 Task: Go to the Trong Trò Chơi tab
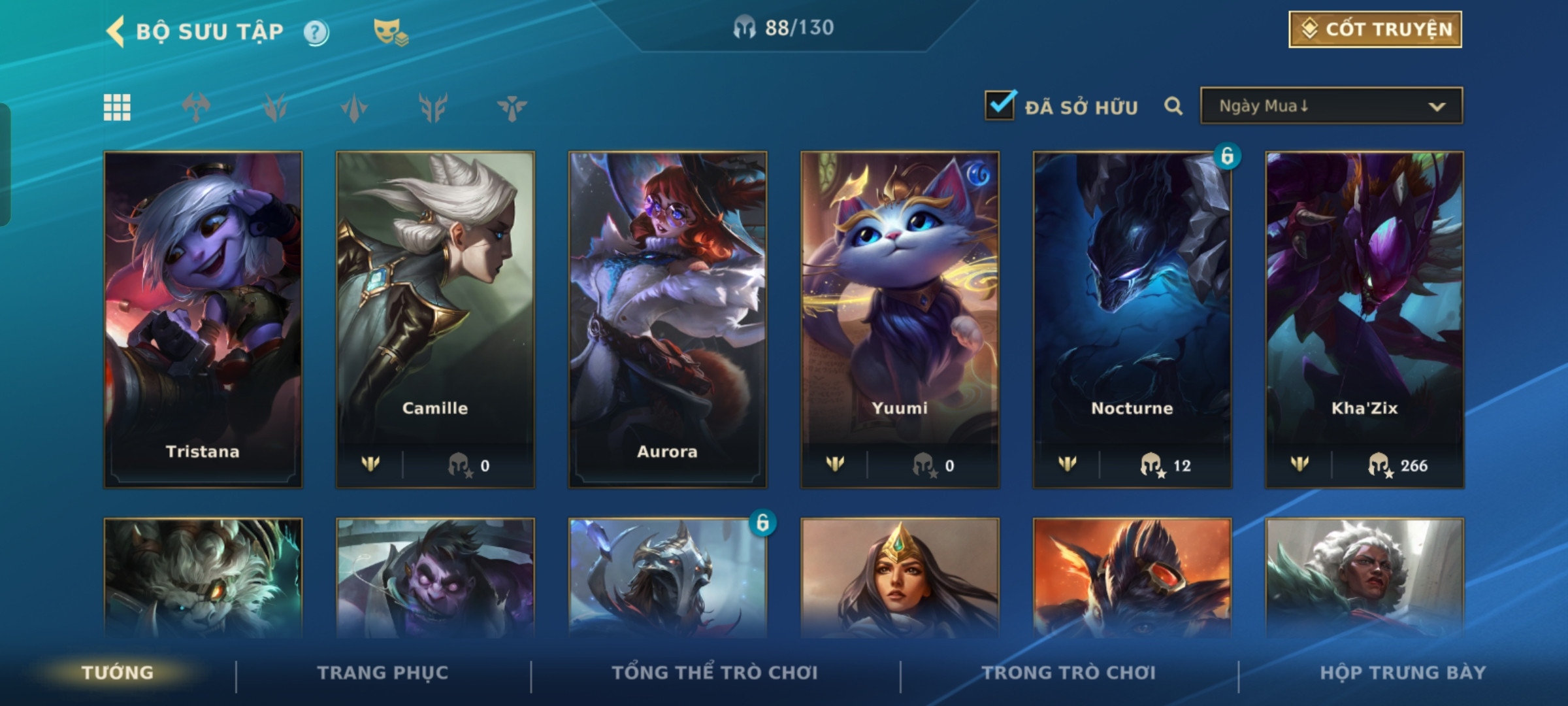click(x=1069, y=673)
